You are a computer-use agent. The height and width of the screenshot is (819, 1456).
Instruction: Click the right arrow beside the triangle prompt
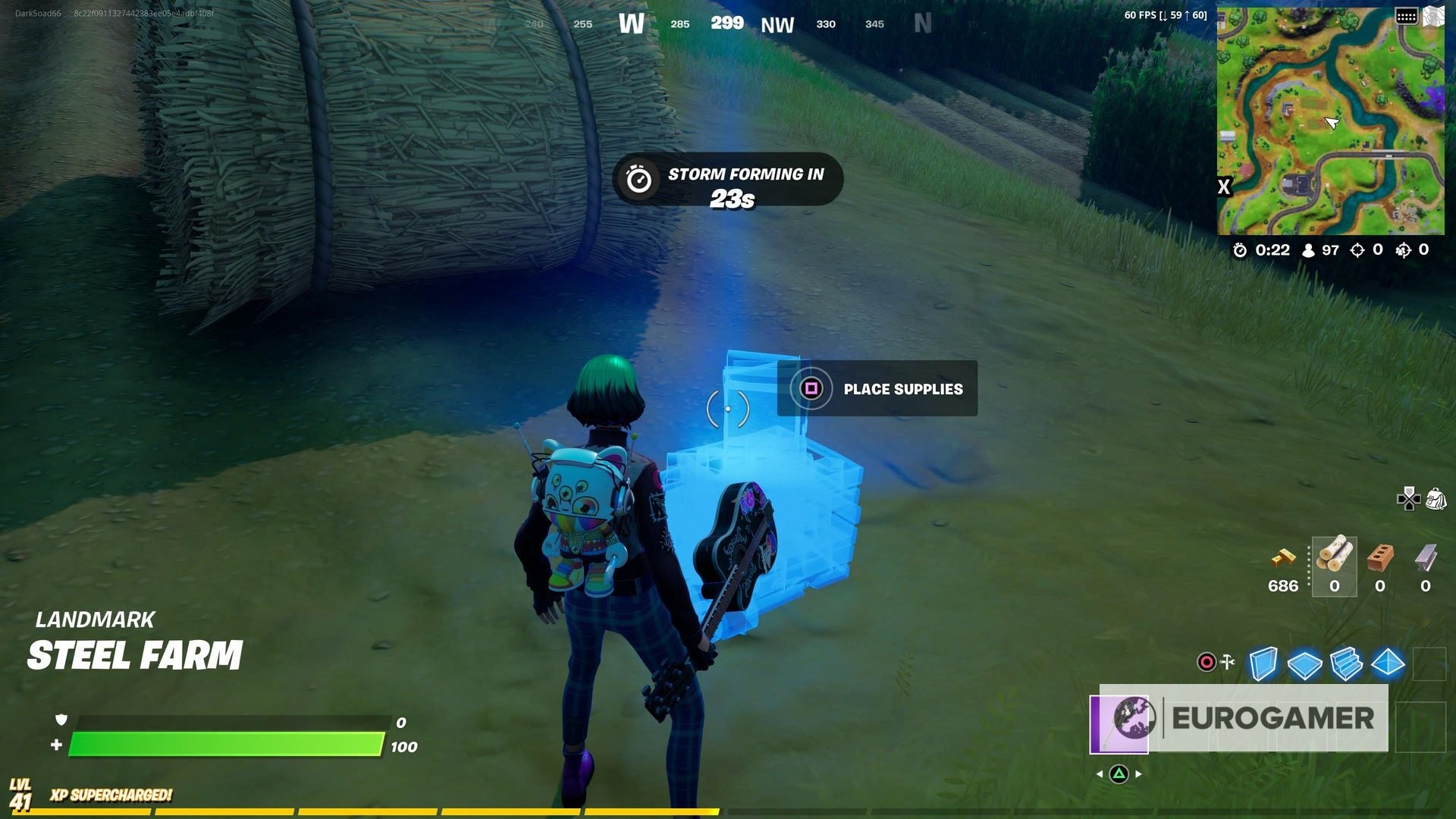(x=1138, y=774)
